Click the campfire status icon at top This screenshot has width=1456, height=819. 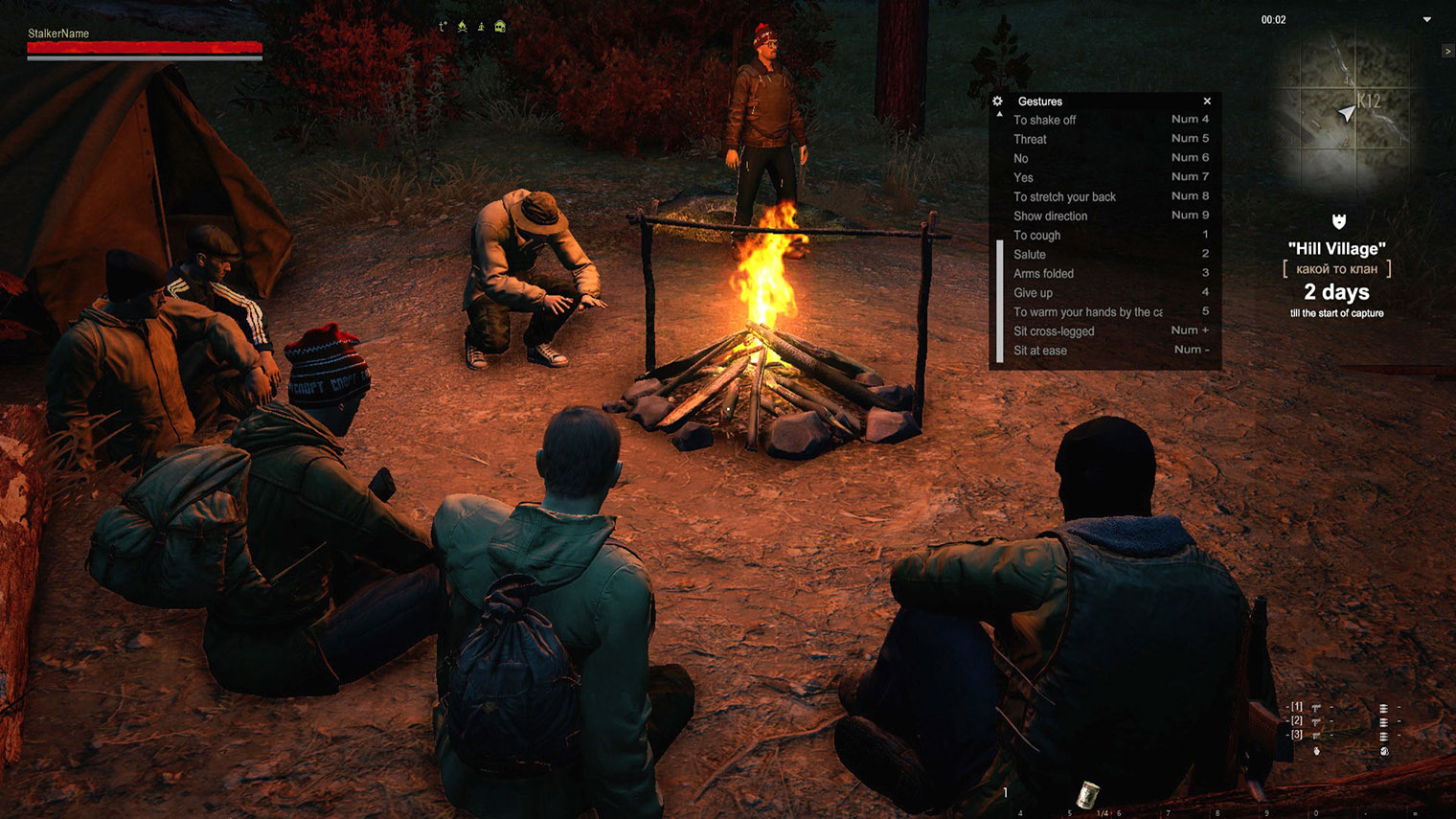point(462,27)
